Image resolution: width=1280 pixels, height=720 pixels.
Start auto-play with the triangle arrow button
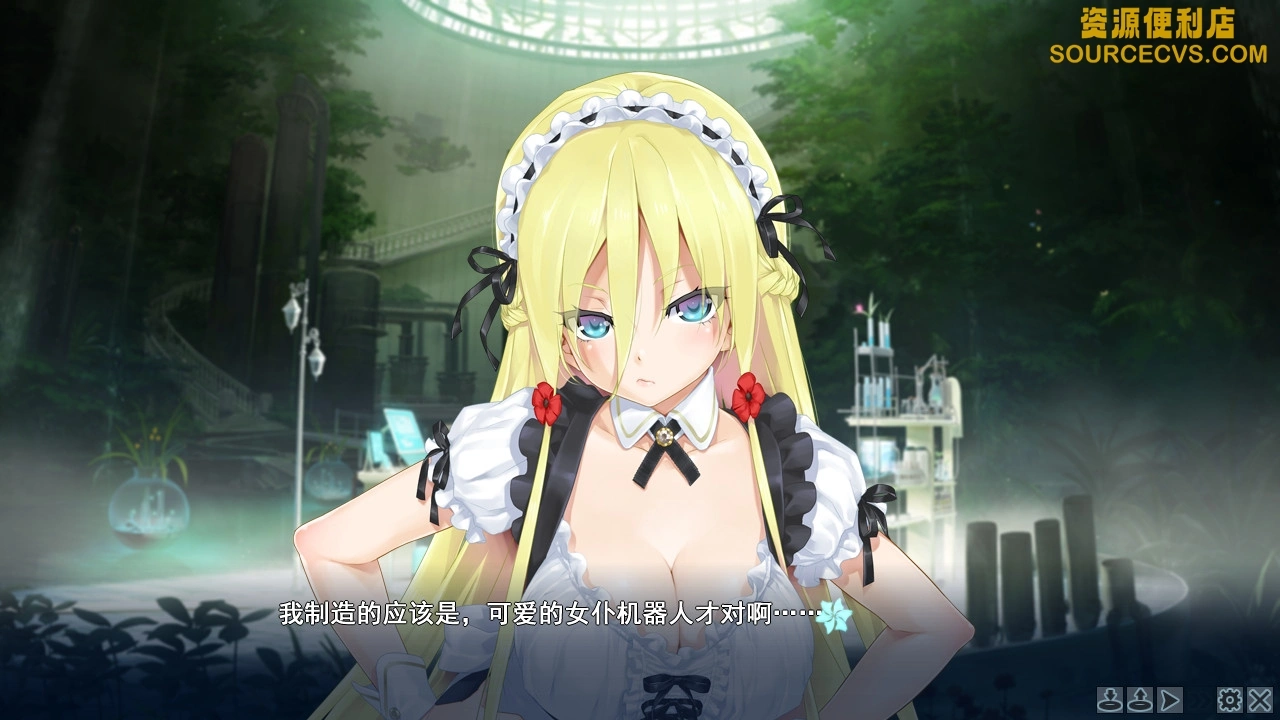pos(1170,699)
